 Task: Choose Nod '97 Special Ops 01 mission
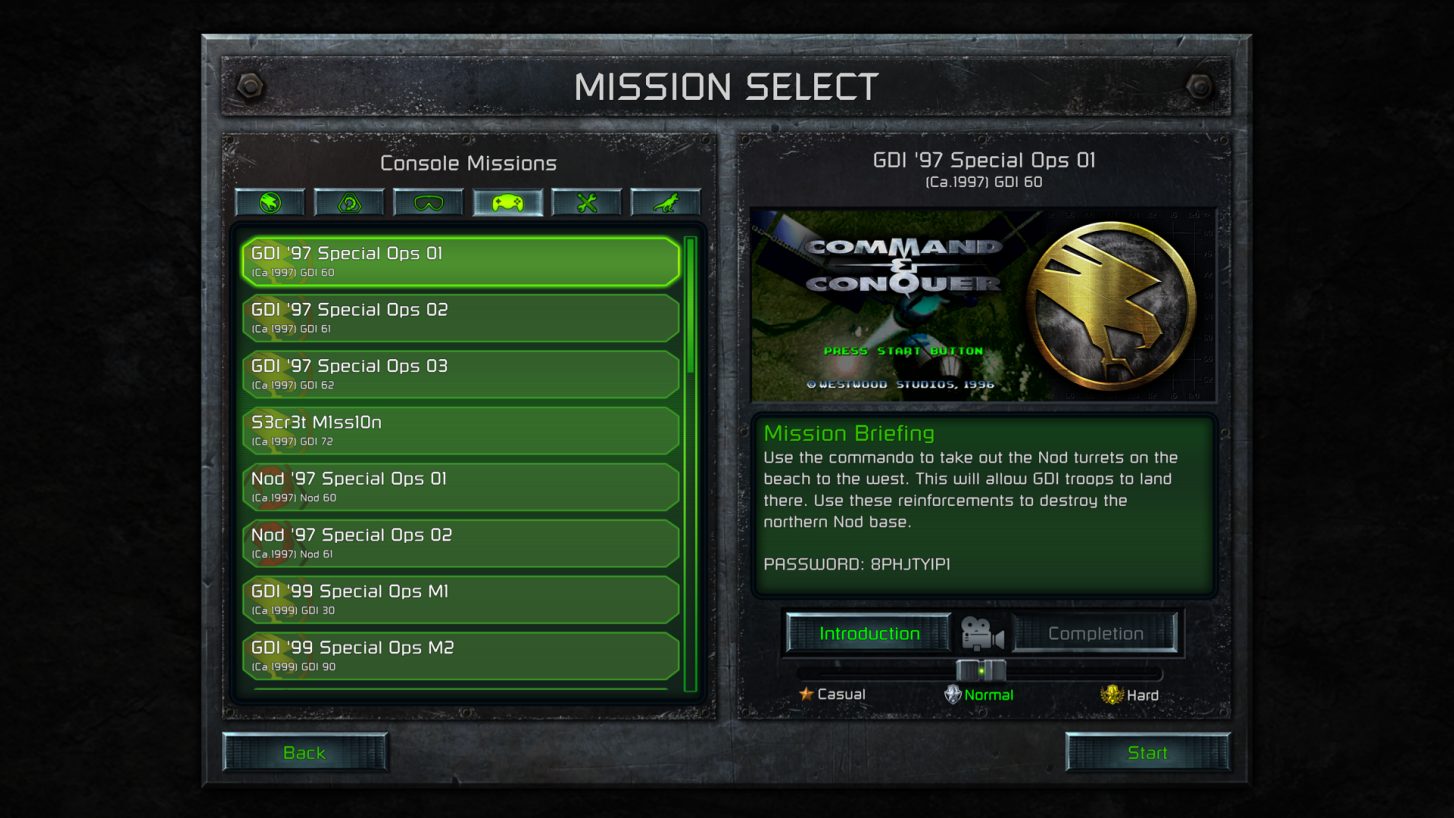(x=458, y=486)
